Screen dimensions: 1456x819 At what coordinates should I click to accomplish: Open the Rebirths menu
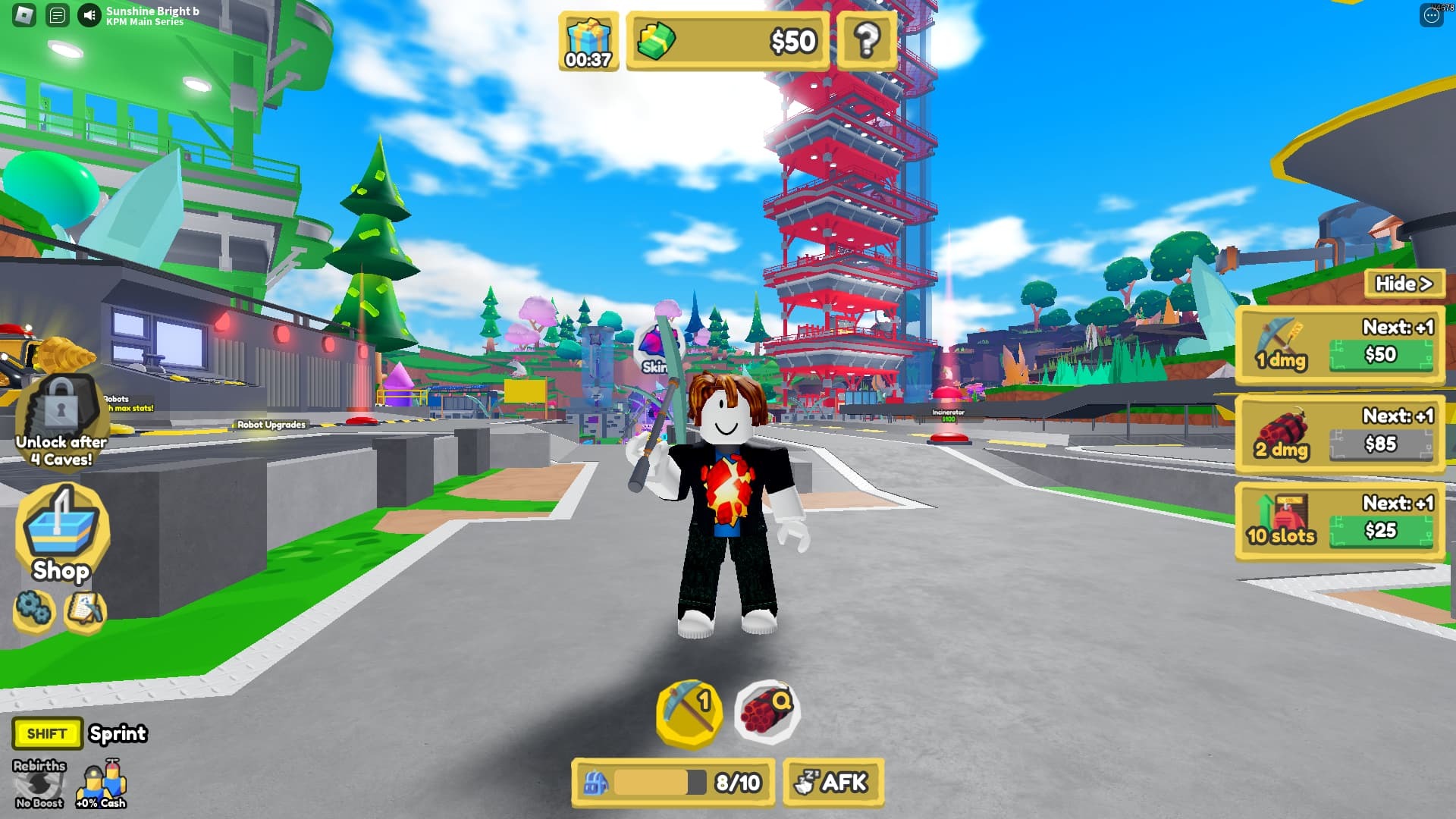pos(39,784)
